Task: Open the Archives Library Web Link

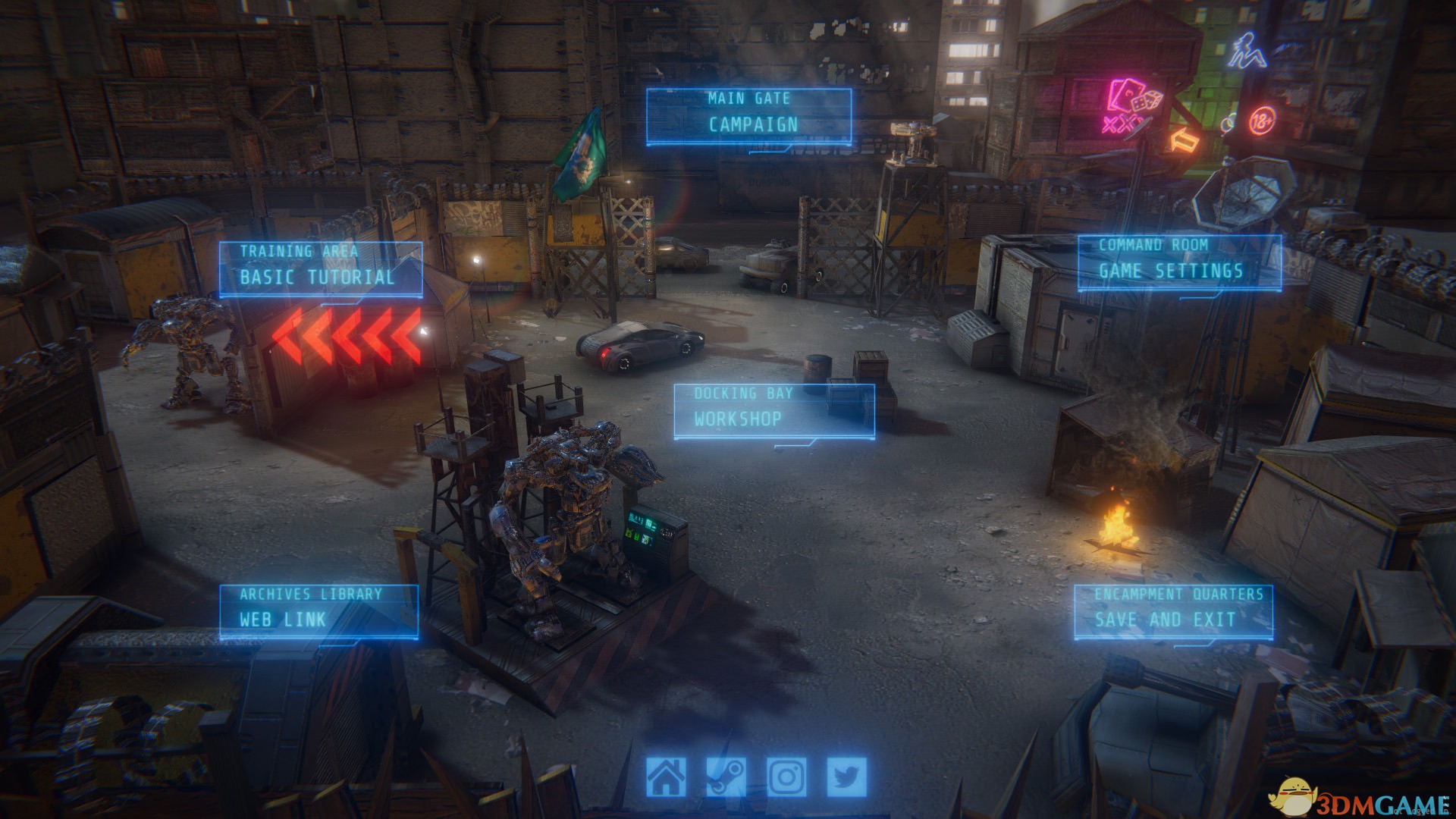Action: [318, 611]
